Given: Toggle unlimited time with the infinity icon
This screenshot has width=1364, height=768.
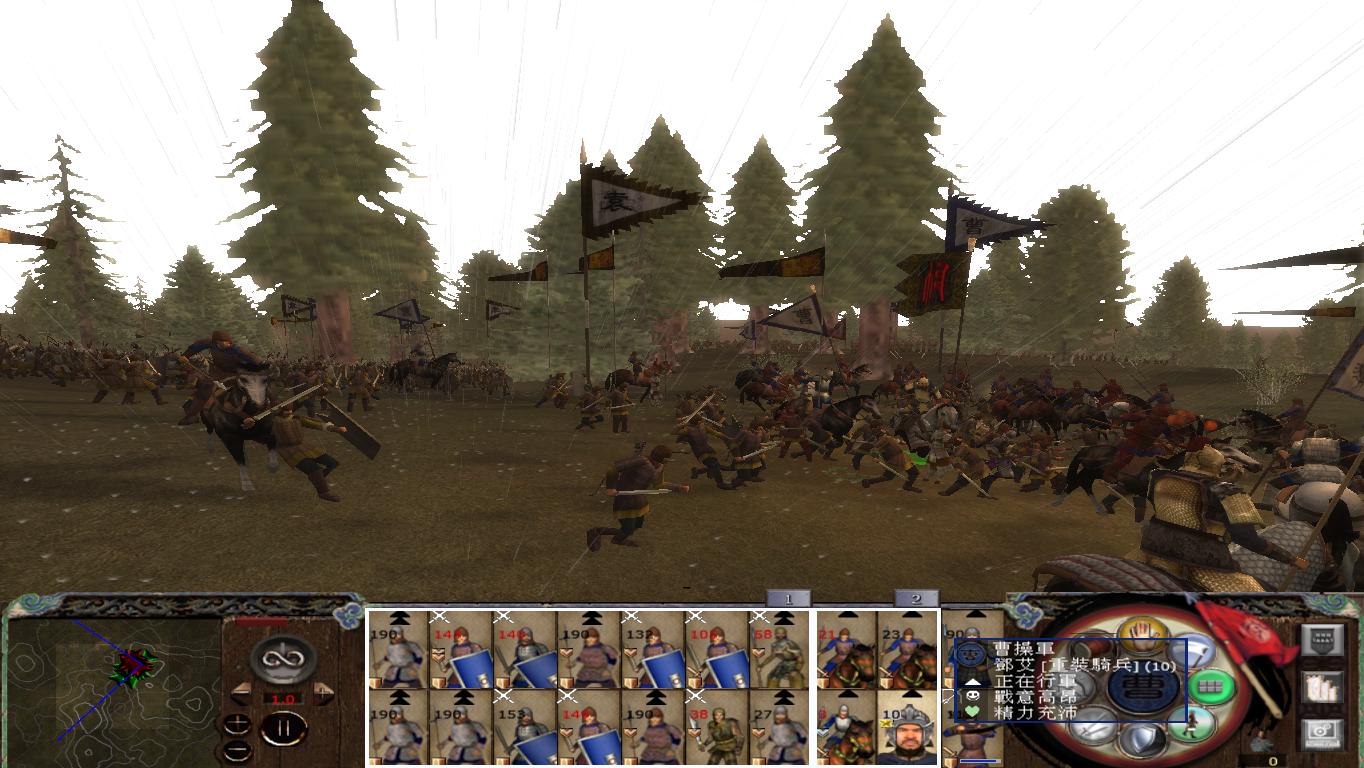Looking at the screenshot, I should coord(283,657).
